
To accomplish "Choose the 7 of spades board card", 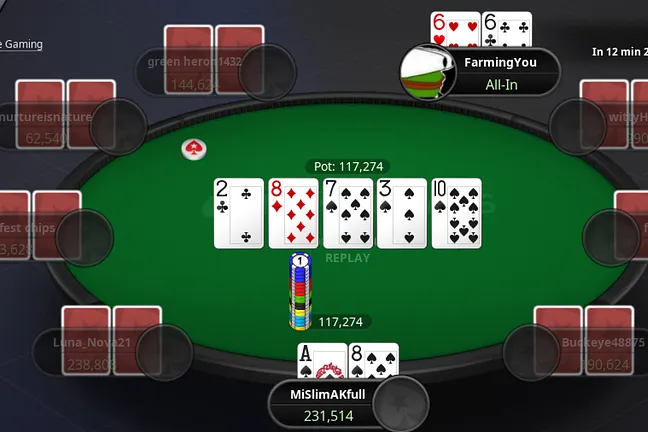I will coord(347,213).
